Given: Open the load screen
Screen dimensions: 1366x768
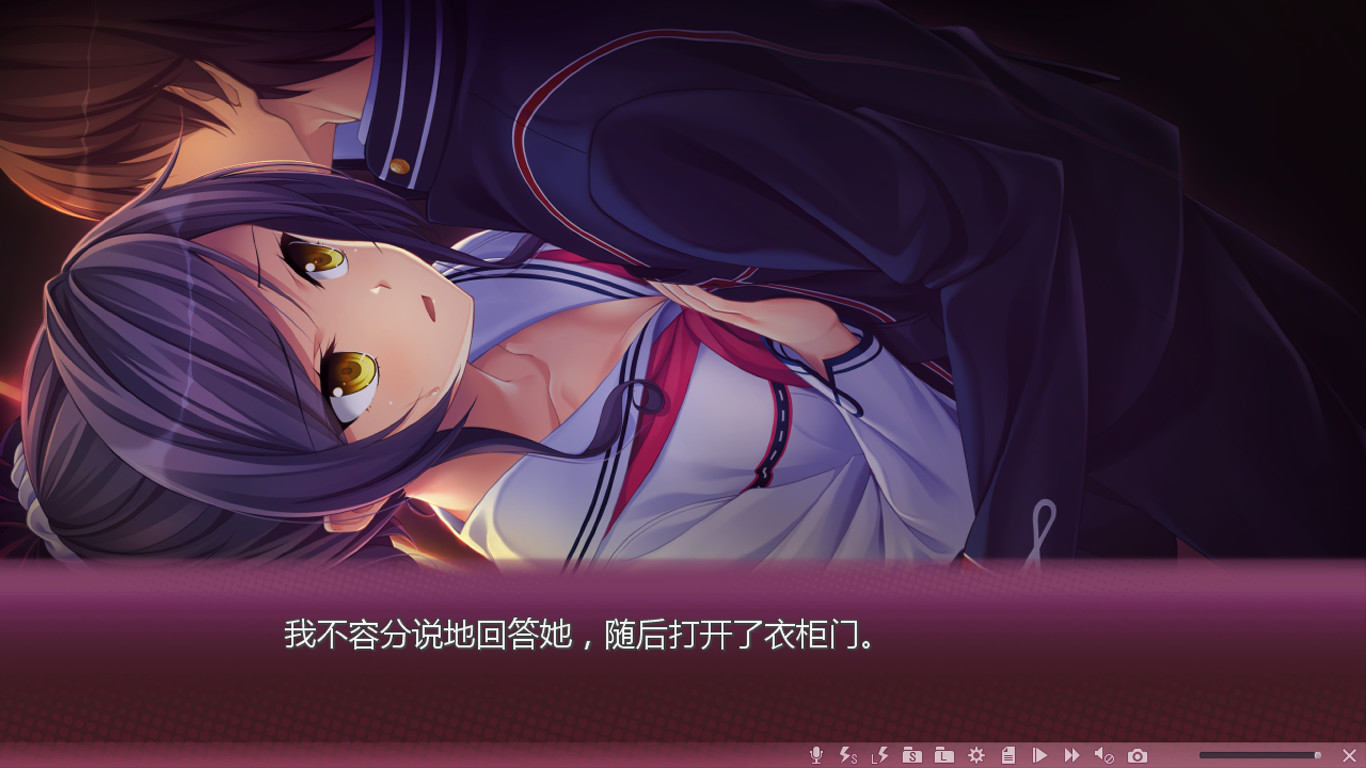Looking at the screenshot, I should (943, 757).
